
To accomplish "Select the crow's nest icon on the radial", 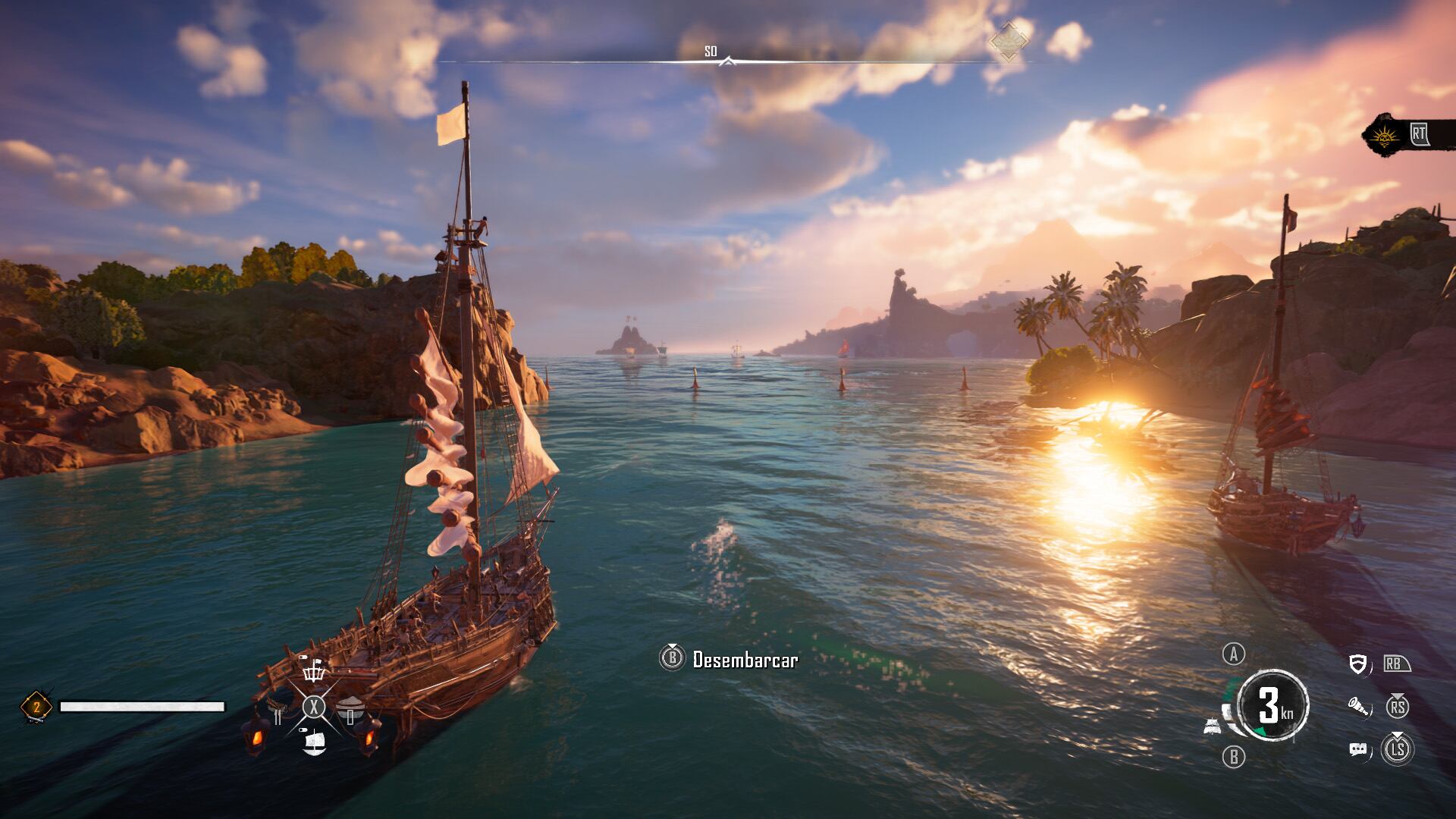I will click(313, 671).
